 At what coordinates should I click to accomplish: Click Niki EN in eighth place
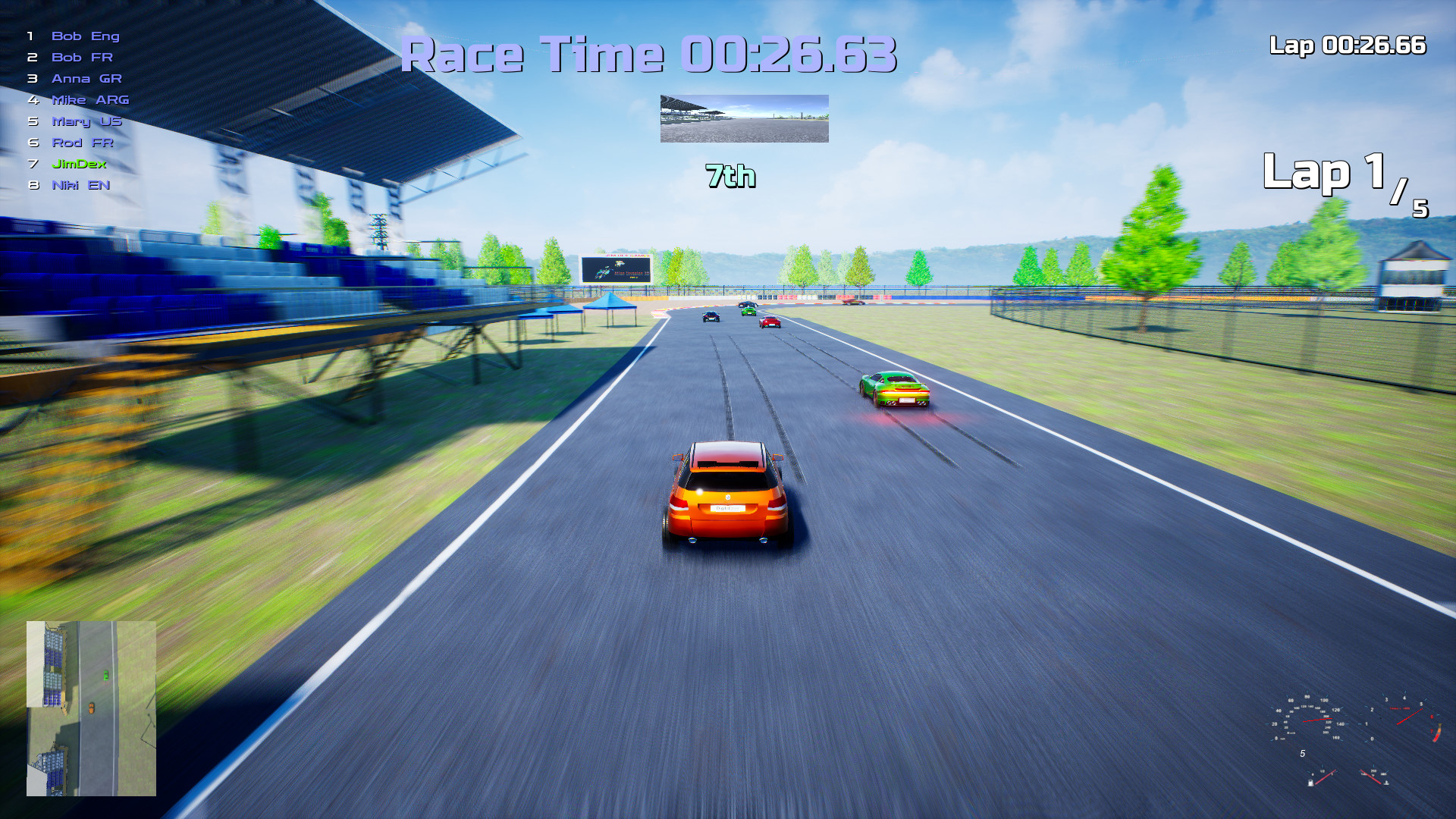click(x=80, y=184)
